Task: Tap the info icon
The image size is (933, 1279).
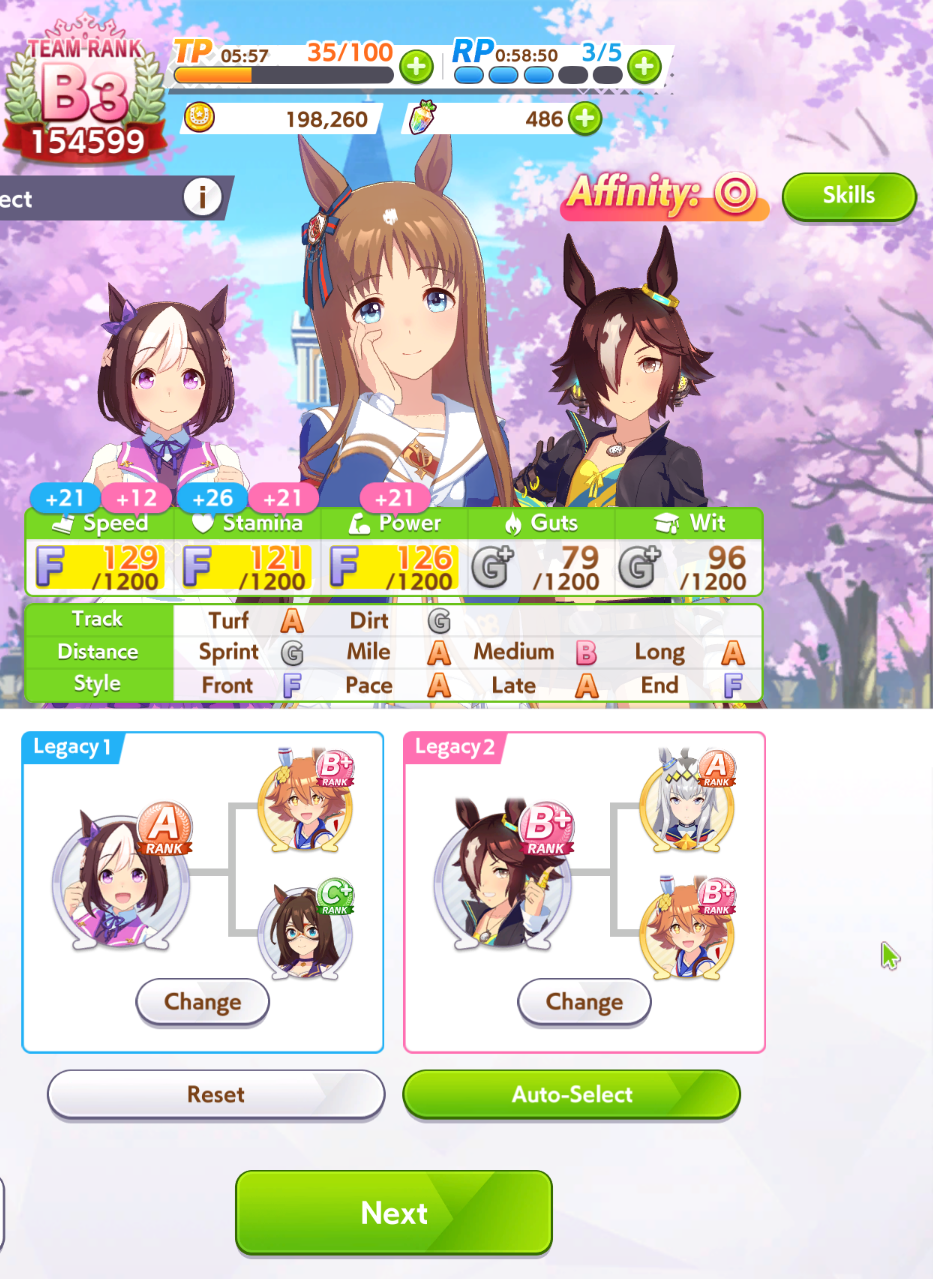Action: [202, 198]
